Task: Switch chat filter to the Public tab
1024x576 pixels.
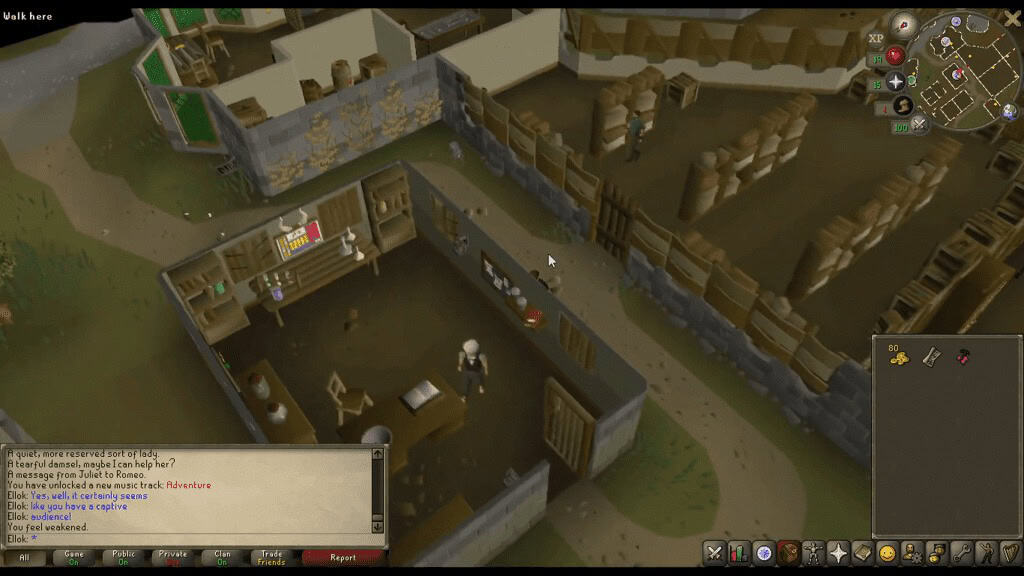Action: pyautogui.click(x=124, y=558)
